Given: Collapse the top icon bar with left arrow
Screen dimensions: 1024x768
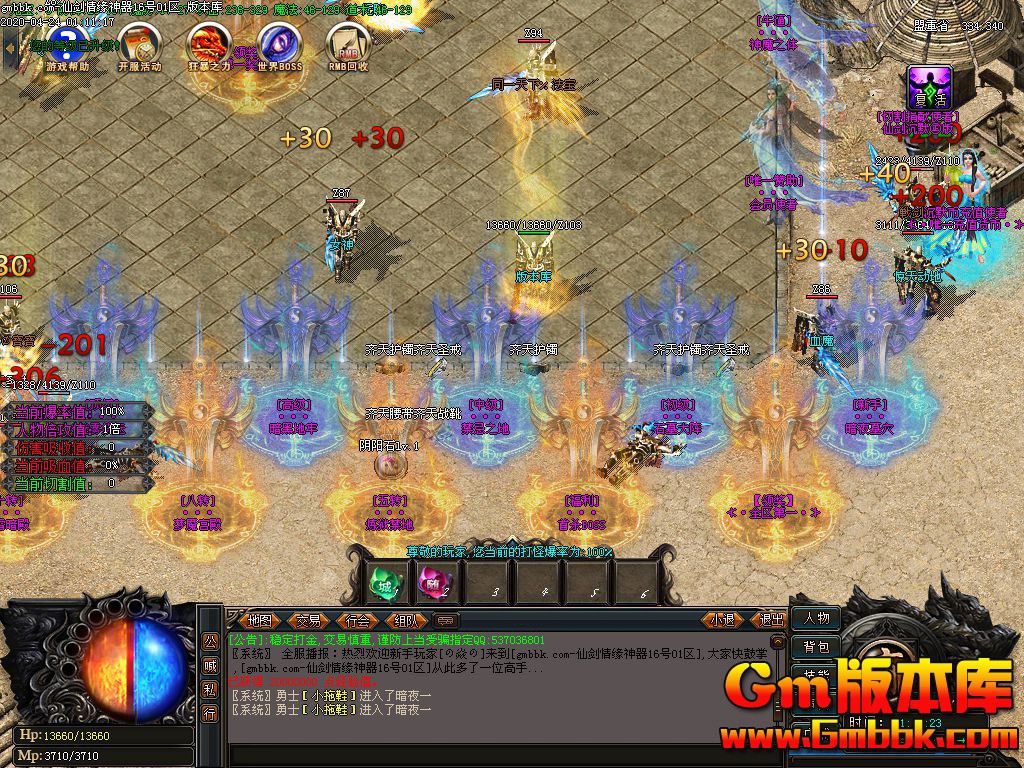Looking at the screenshot, I should tap(10, 46).
